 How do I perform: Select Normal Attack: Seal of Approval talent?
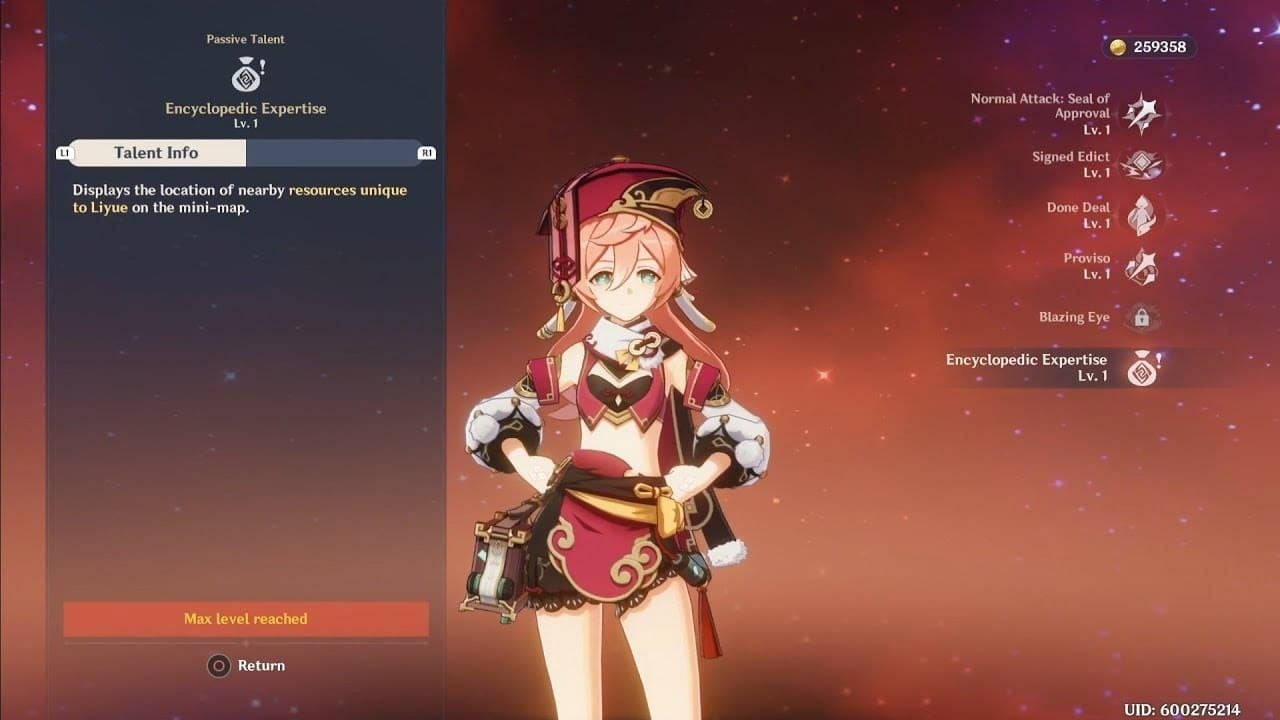pos(1141,114)
